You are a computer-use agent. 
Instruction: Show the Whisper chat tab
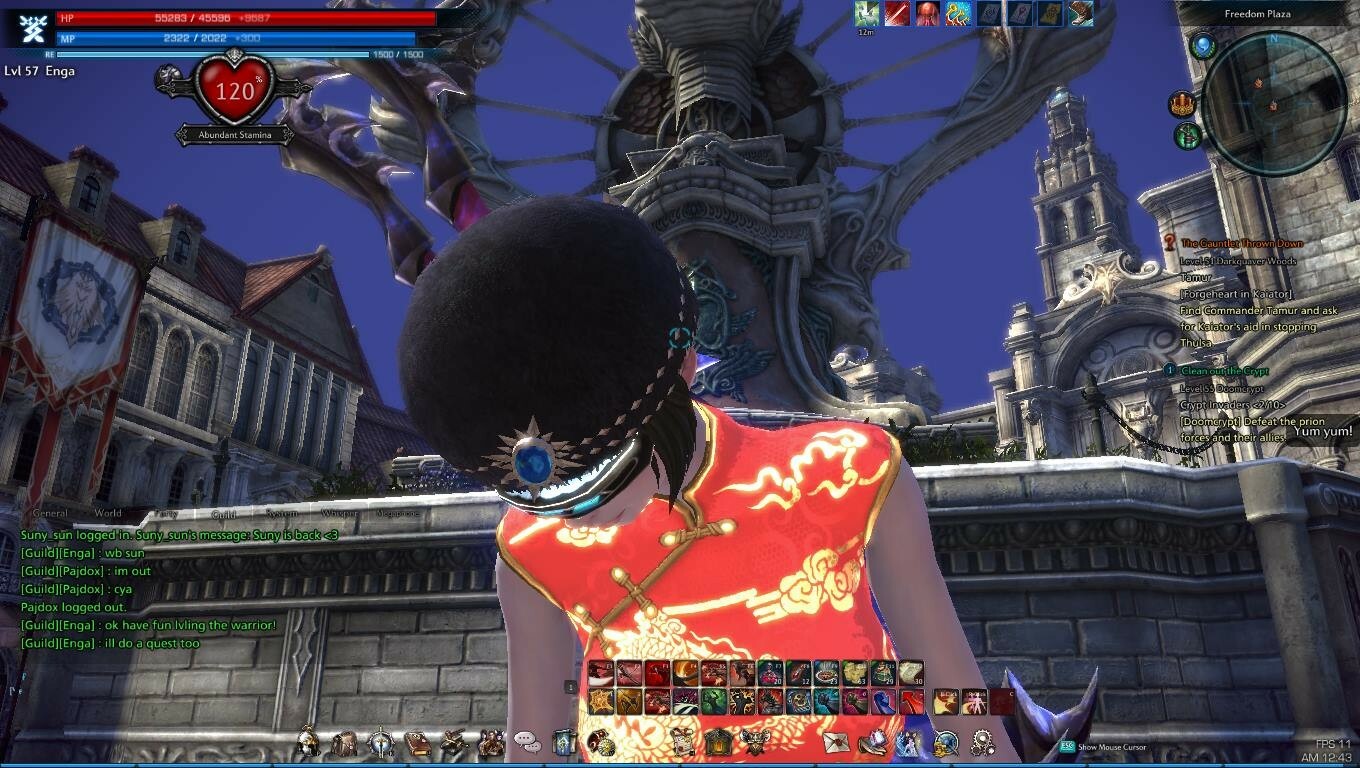click(x=339, y=513)
